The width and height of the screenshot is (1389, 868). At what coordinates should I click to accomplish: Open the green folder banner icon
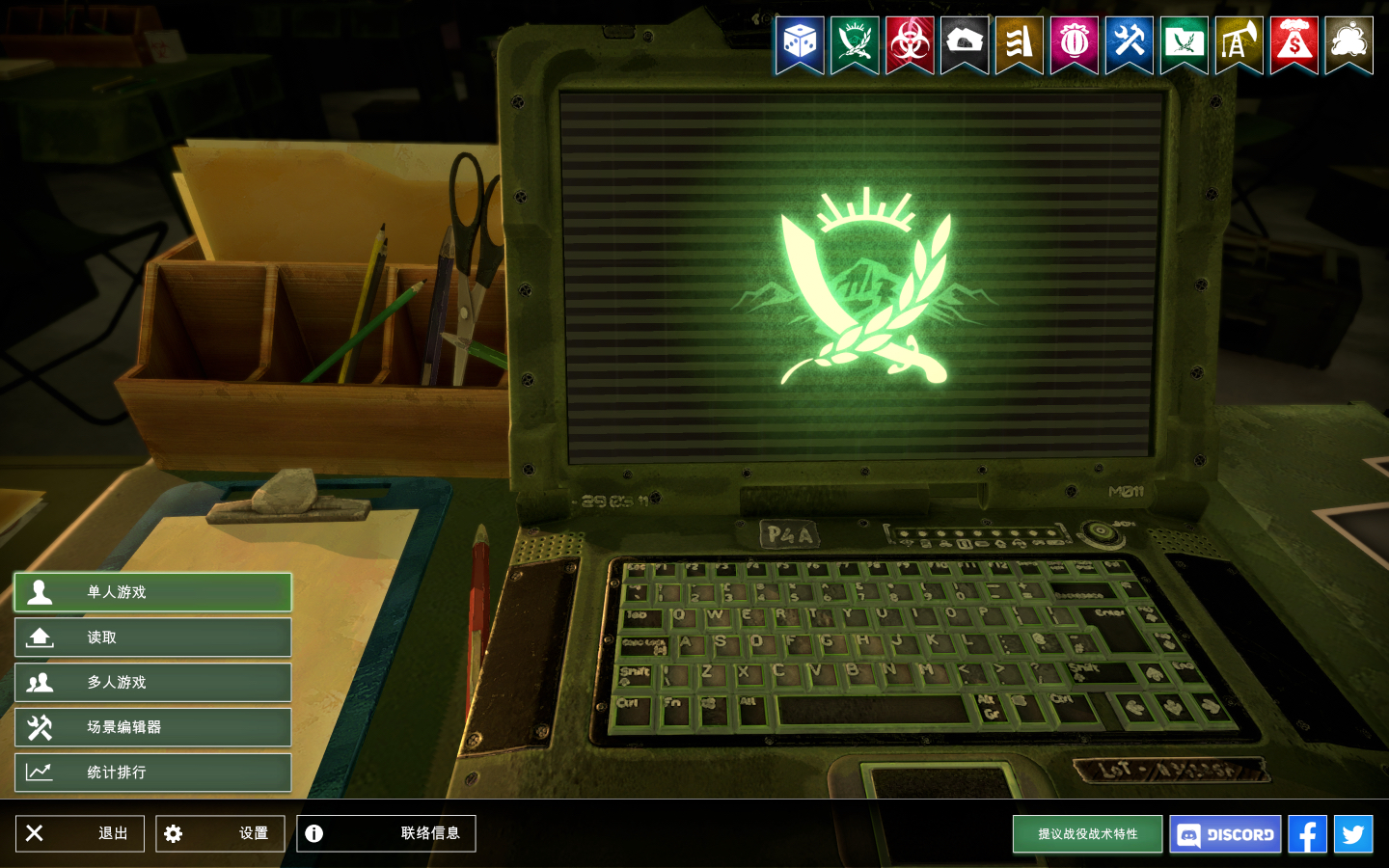[1184, 43]
